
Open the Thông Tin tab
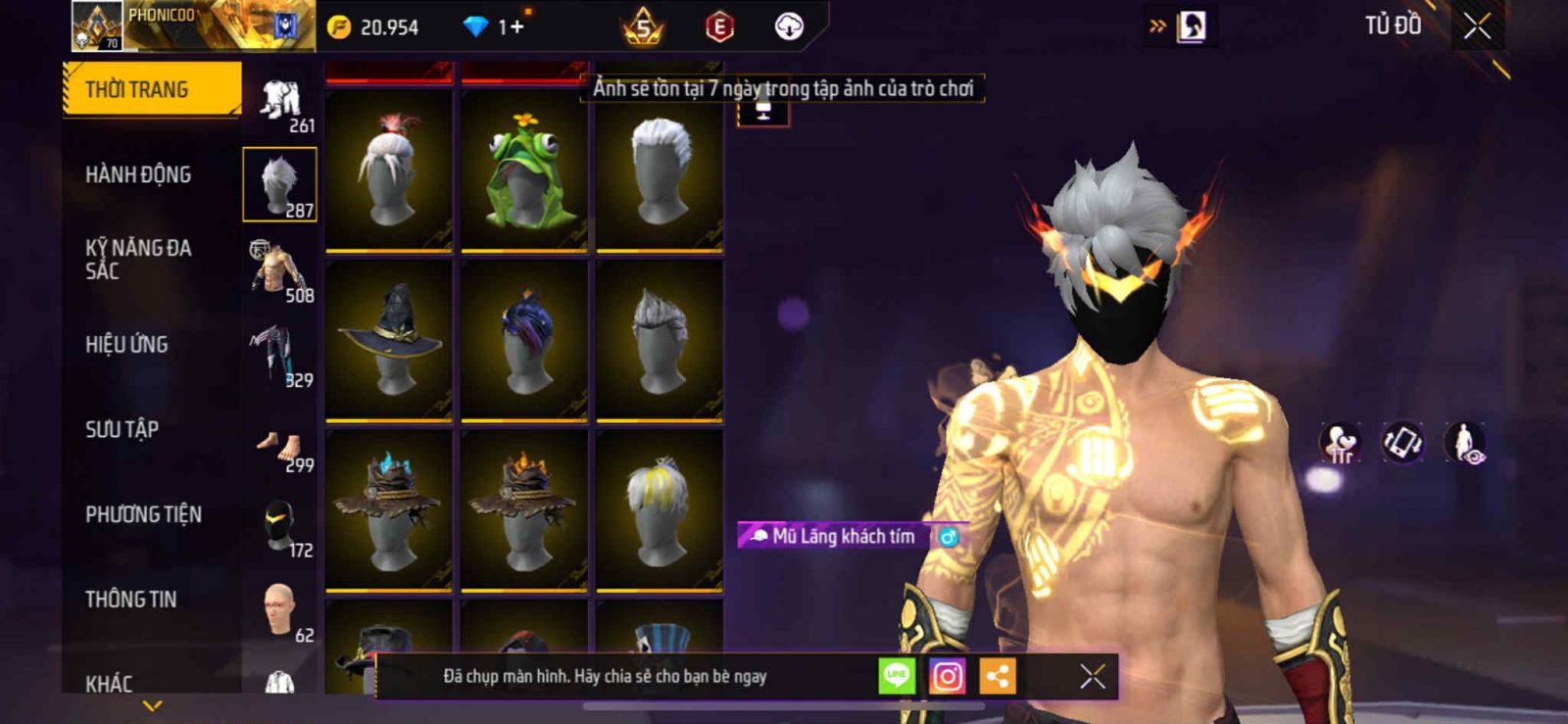tap(130, 600)
